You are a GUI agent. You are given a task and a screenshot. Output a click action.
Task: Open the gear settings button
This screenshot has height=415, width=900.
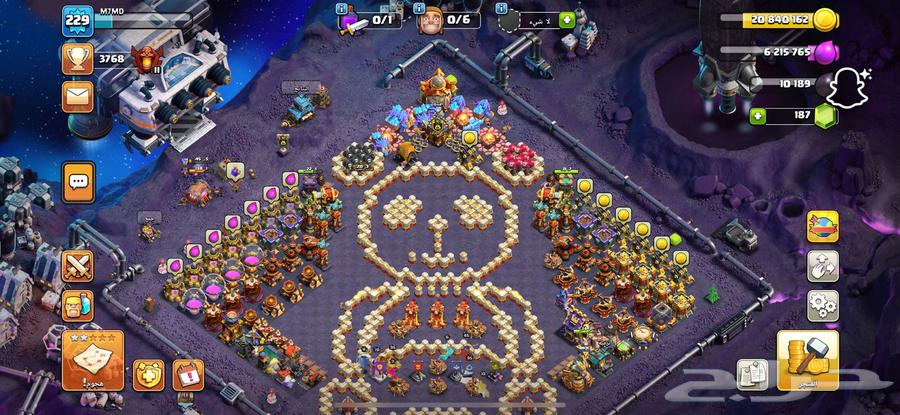point(822,305)
